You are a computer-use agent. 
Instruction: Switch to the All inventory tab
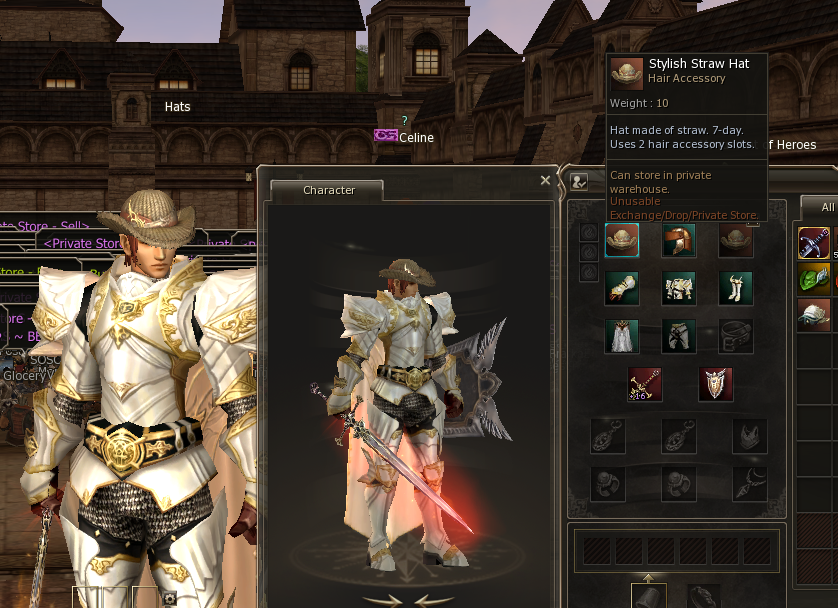pyautogui.click(x=827, y=207)
